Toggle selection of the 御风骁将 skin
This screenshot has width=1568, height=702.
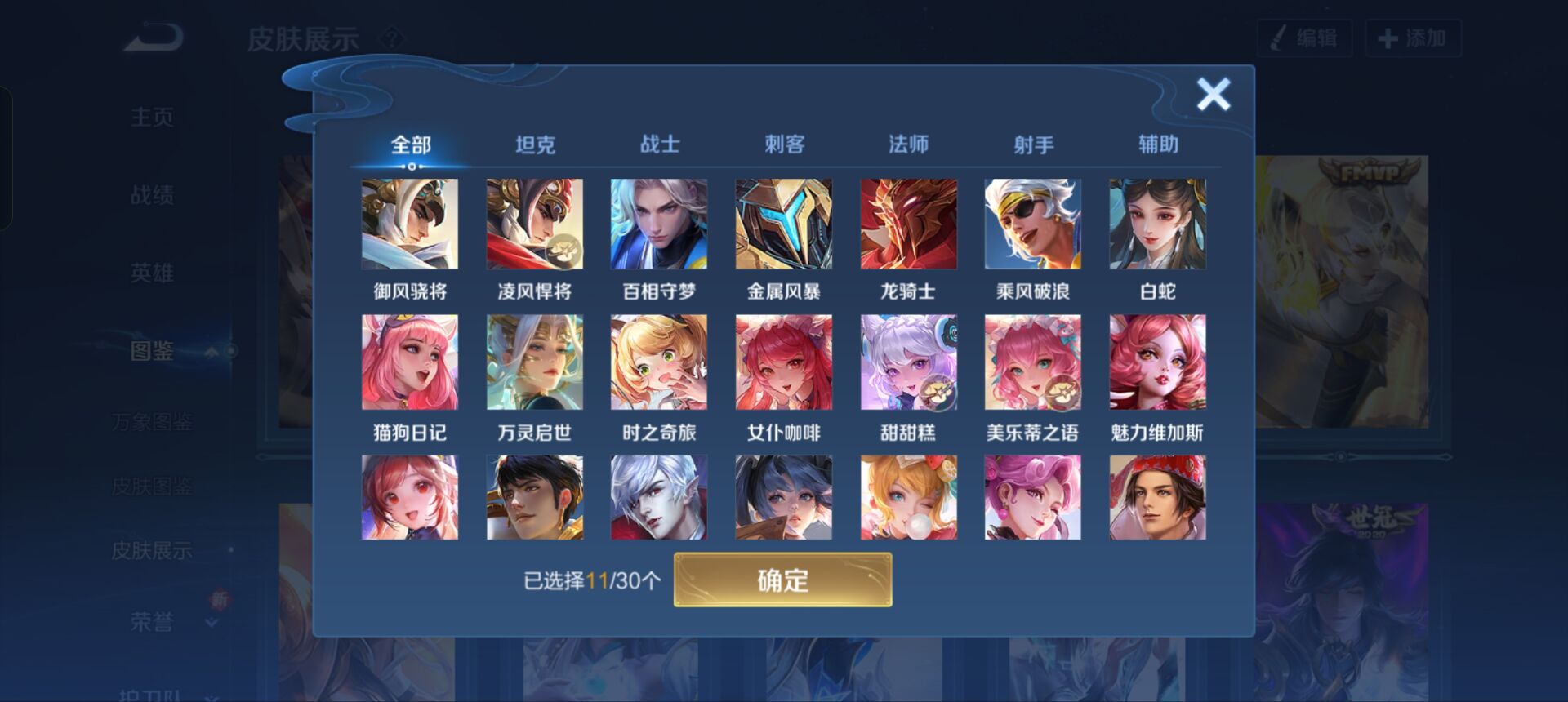[x=412, y=223]
